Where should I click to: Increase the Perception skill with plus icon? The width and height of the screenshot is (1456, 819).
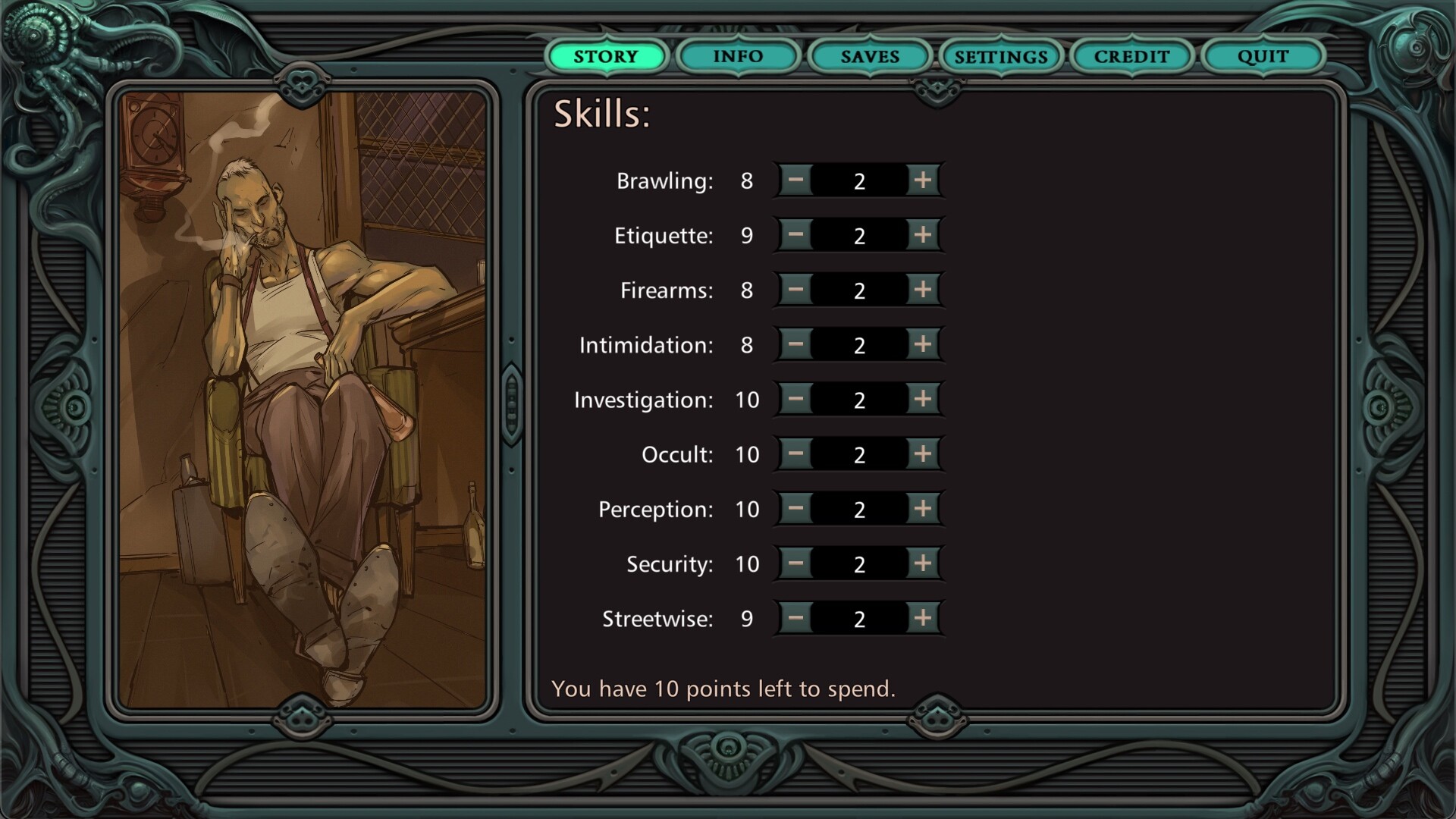click(x=922, y=509)
